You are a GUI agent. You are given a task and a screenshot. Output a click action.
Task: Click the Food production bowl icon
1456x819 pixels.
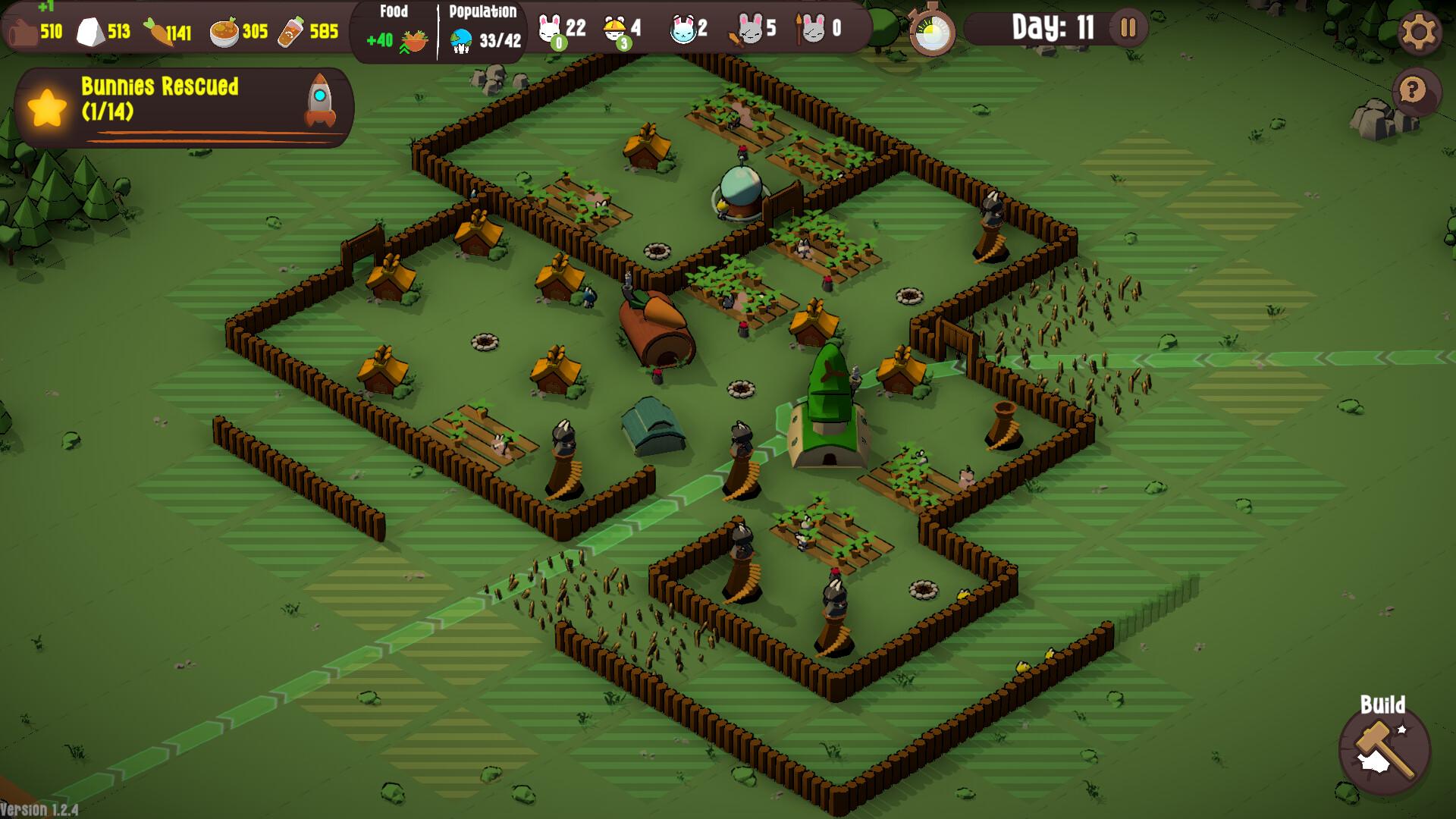[413, 41]
